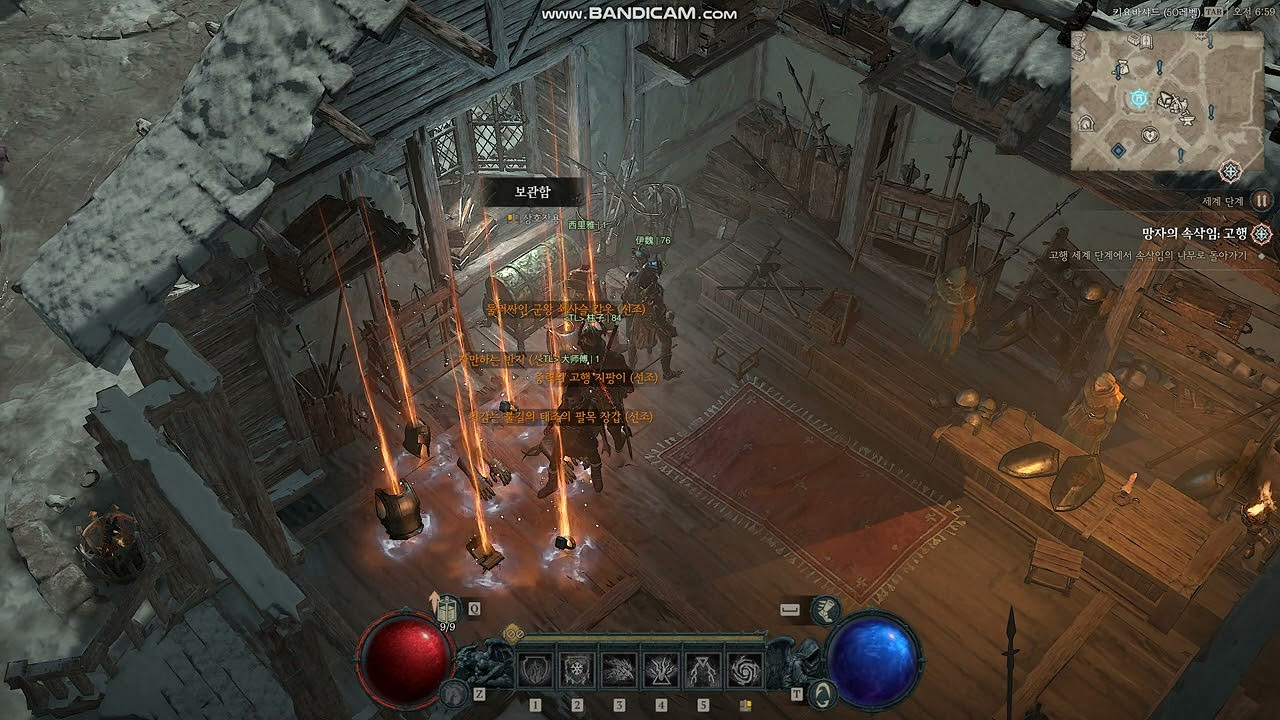Activate the flame shield skill
The height and width of the screenshot is (720, 1280).
click(x=535, y=669)
